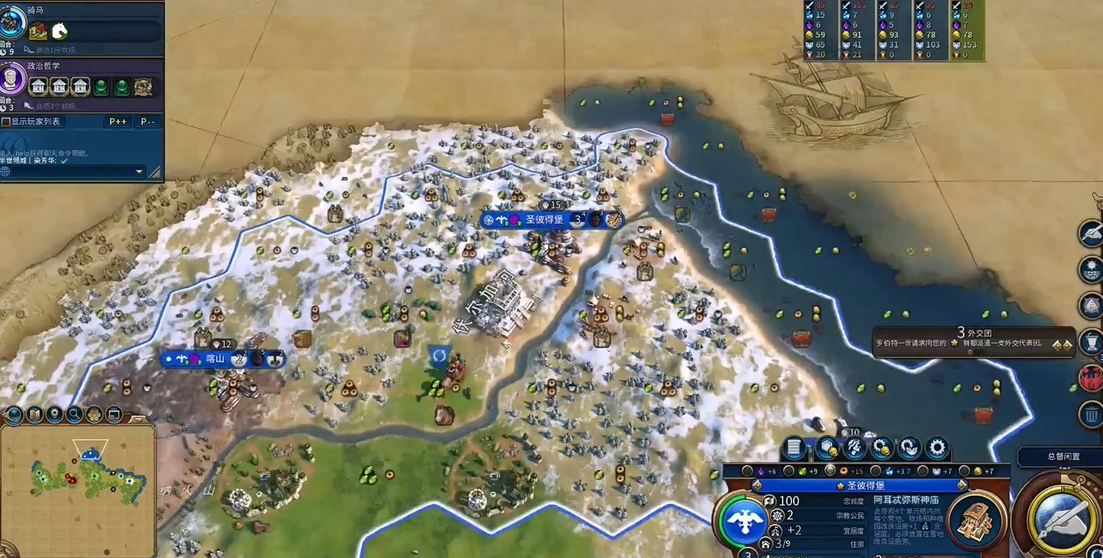Click the 总督闲置 notification label
Image resolution: width=1103 pixels, height=558 pixels.
pos(1061,457)
